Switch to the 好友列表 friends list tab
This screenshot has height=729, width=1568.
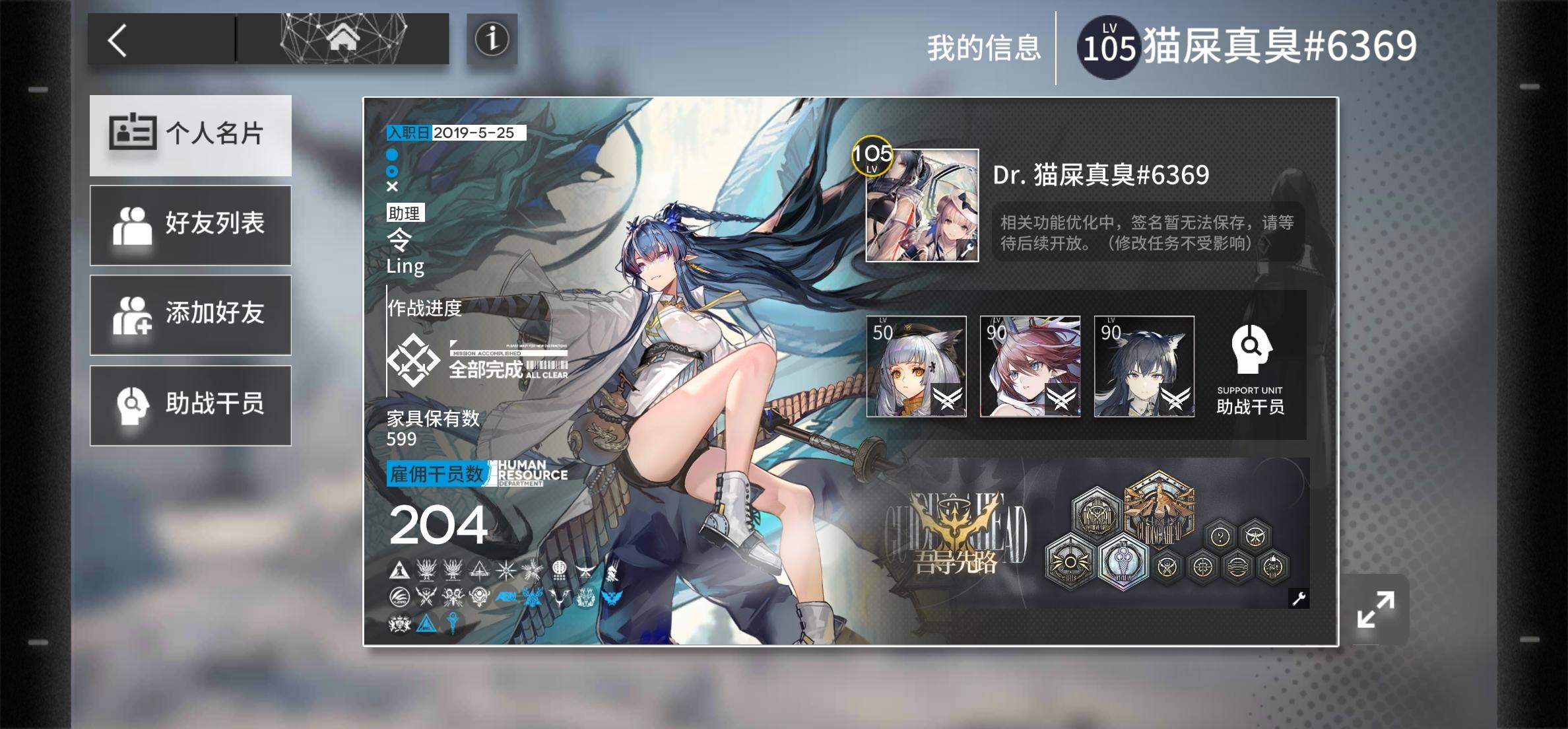[191, 225]
